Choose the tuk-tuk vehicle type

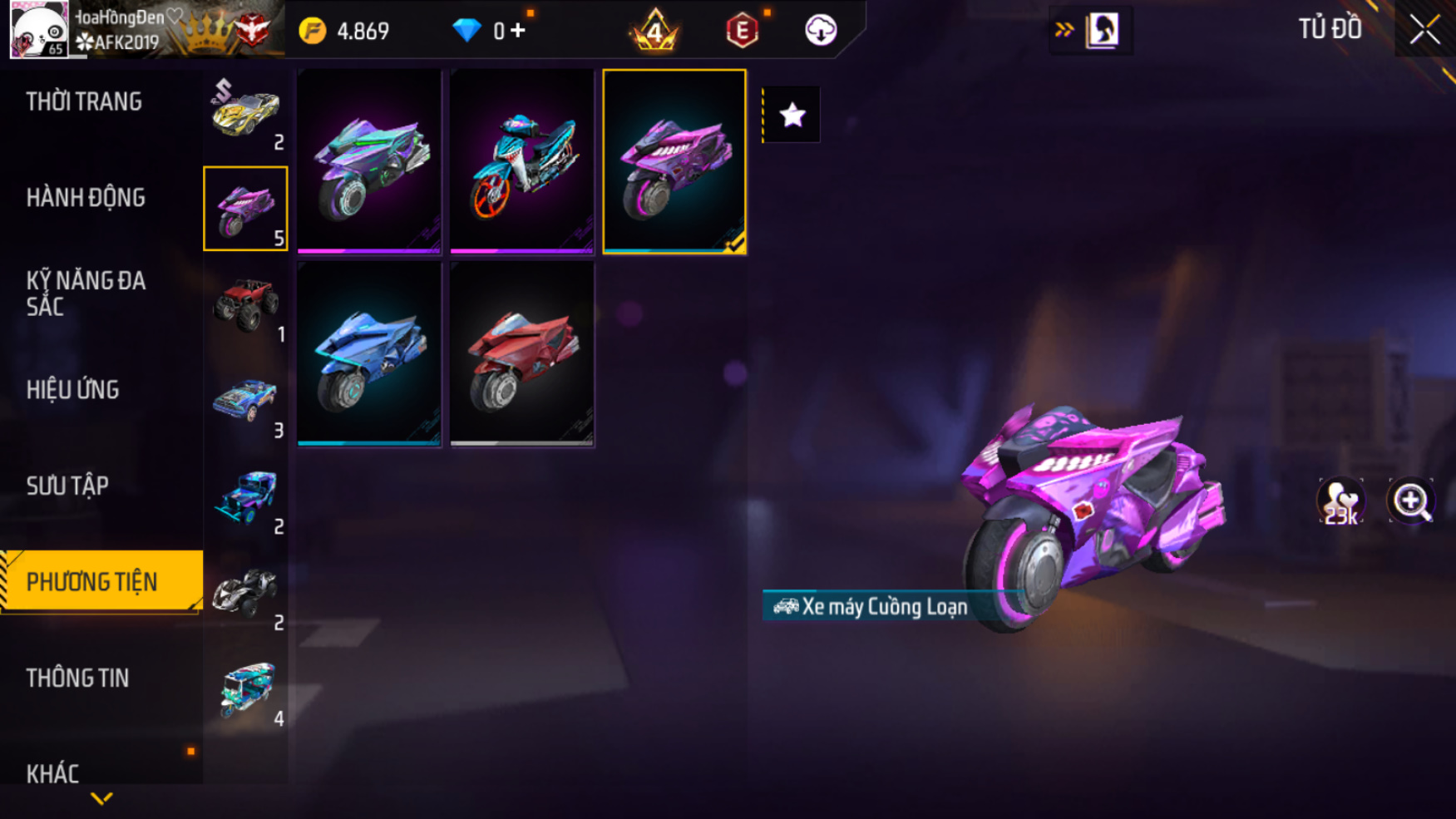coord(247,688)
